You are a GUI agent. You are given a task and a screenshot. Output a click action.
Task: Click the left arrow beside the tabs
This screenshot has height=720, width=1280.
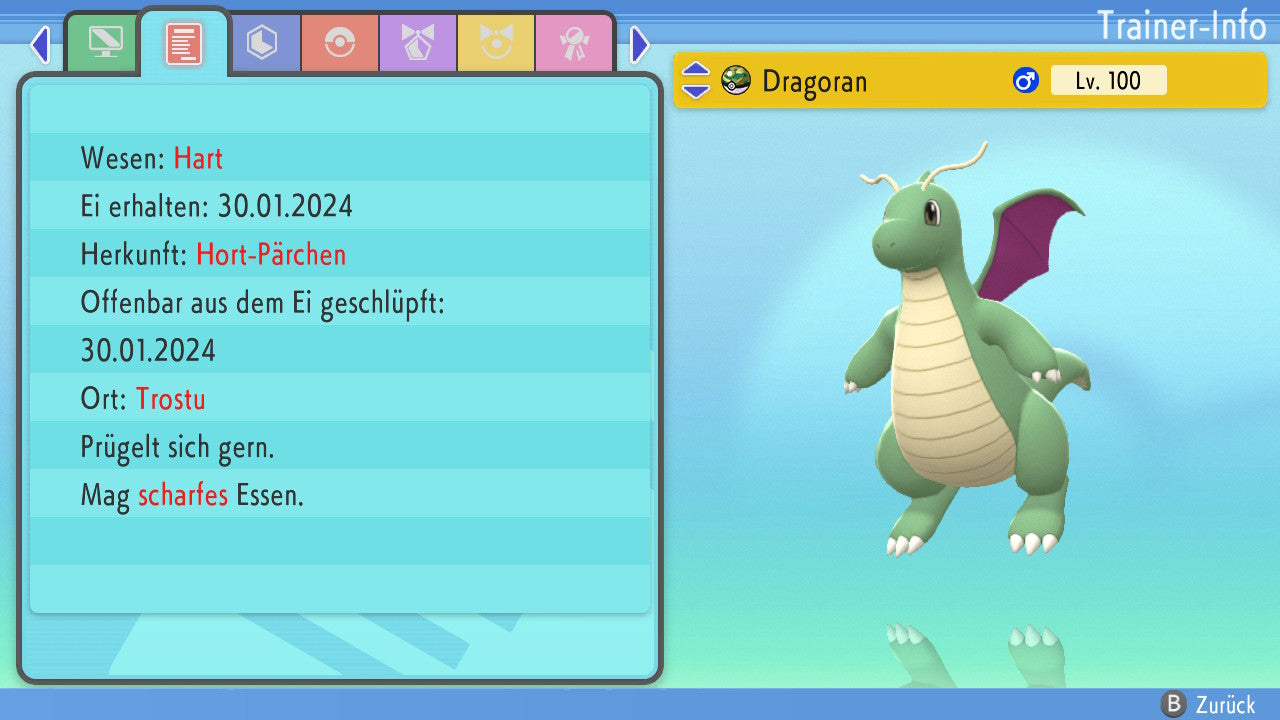(x=40, y=44)
